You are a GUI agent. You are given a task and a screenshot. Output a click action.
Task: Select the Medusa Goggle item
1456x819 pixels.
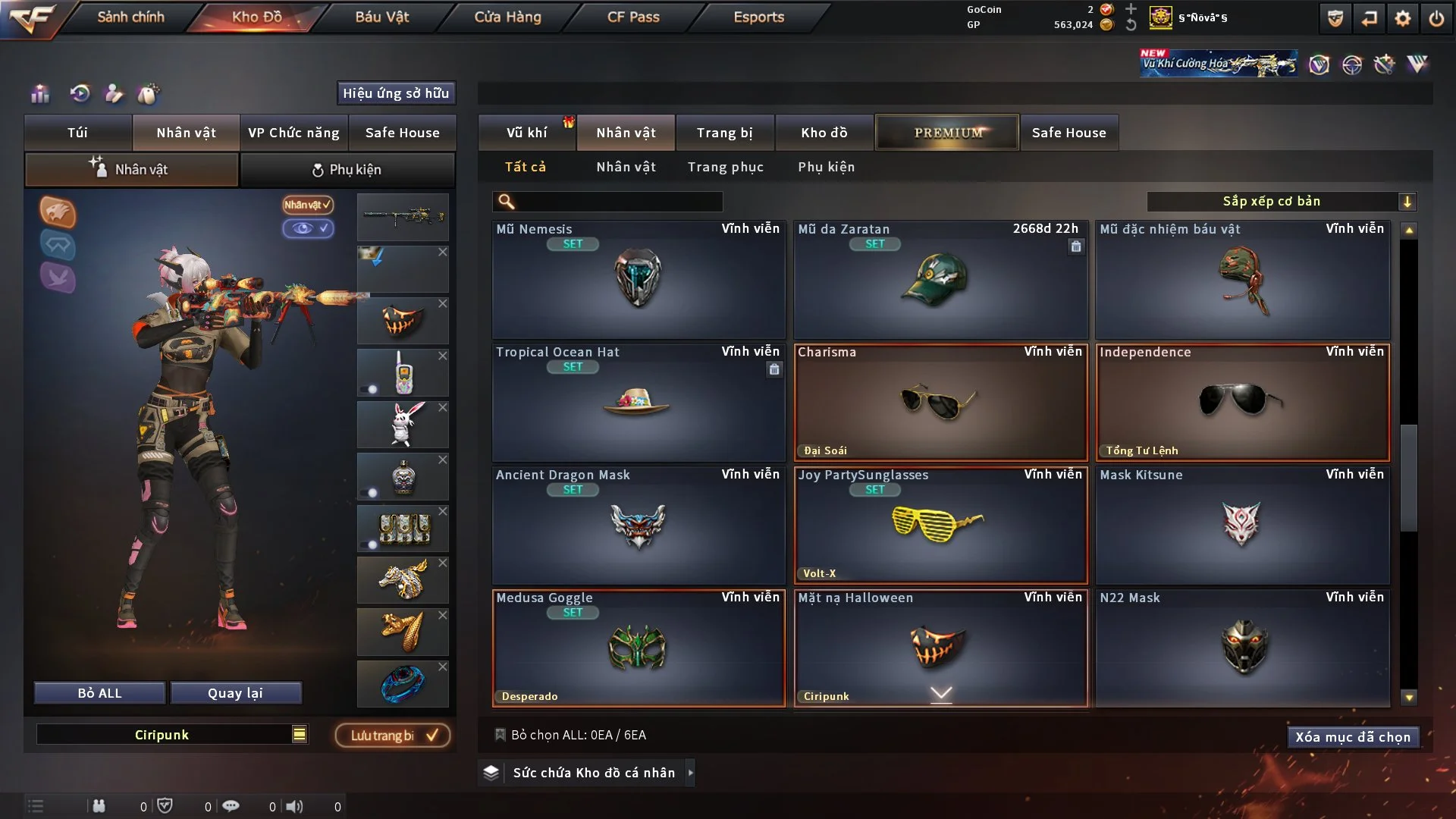[x=638, y=648]
